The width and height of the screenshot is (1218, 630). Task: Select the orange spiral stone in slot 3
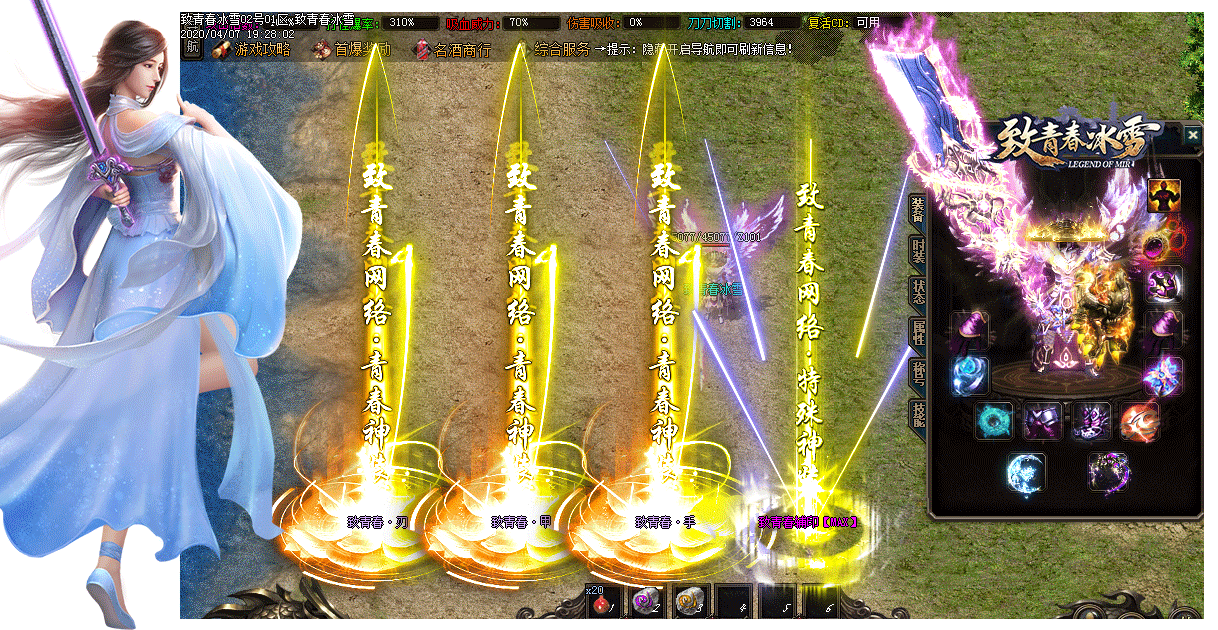[x=691, y=602]
